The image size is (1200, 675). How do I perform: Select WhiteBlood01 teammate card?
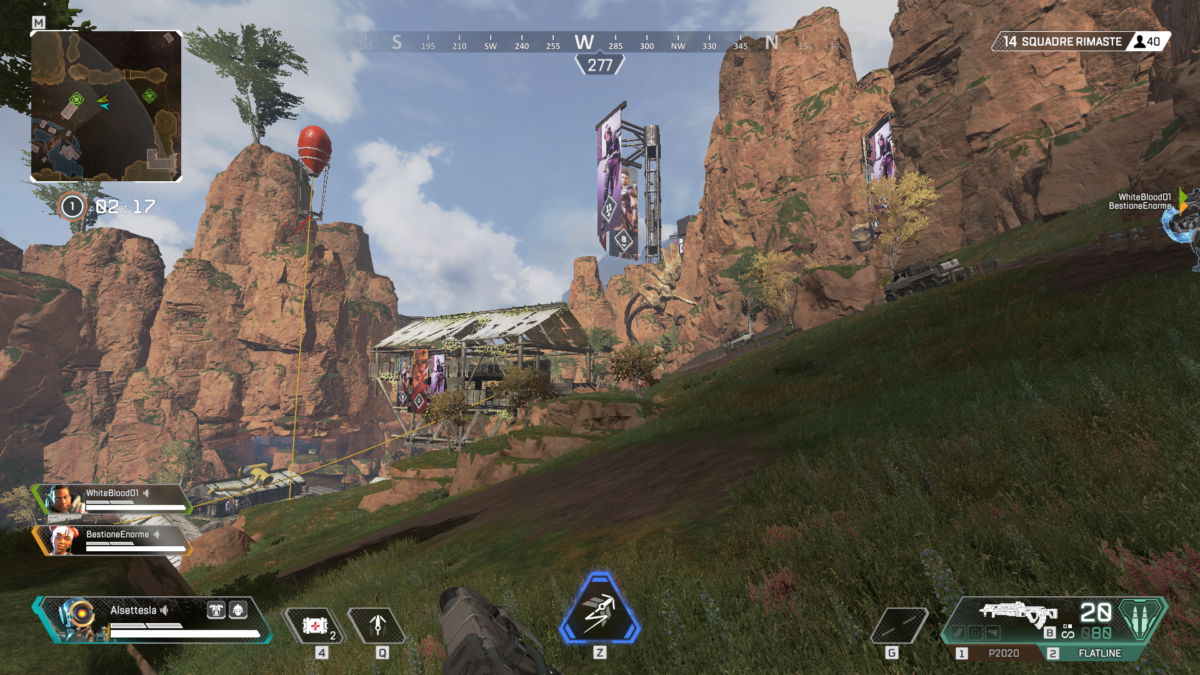pos(112,497)
